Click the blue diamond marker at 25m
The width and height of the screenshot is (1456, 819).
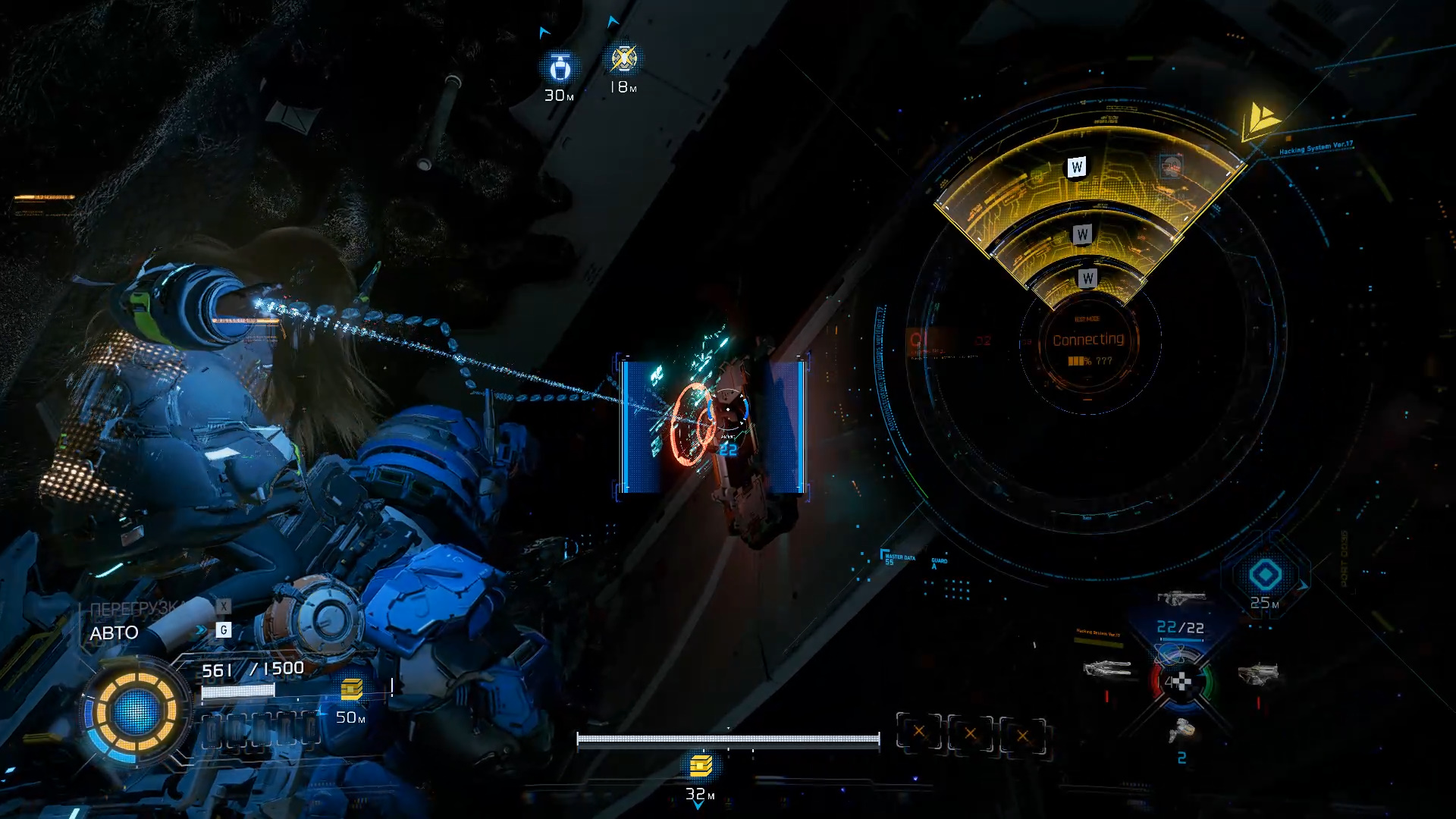coord(1265,575)
